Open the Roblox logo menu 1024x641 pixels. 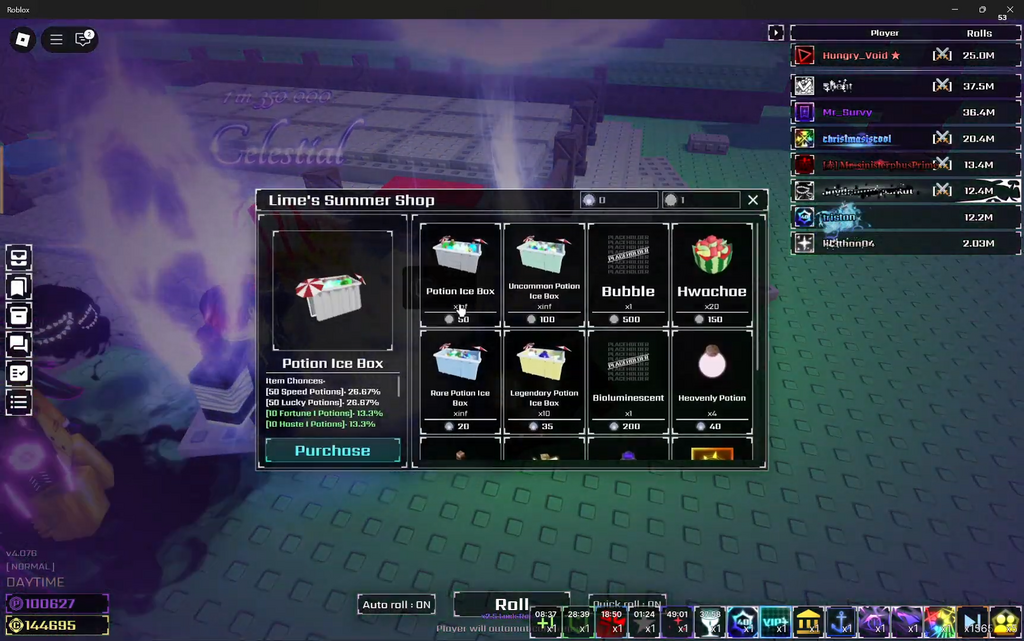(22, 40)
